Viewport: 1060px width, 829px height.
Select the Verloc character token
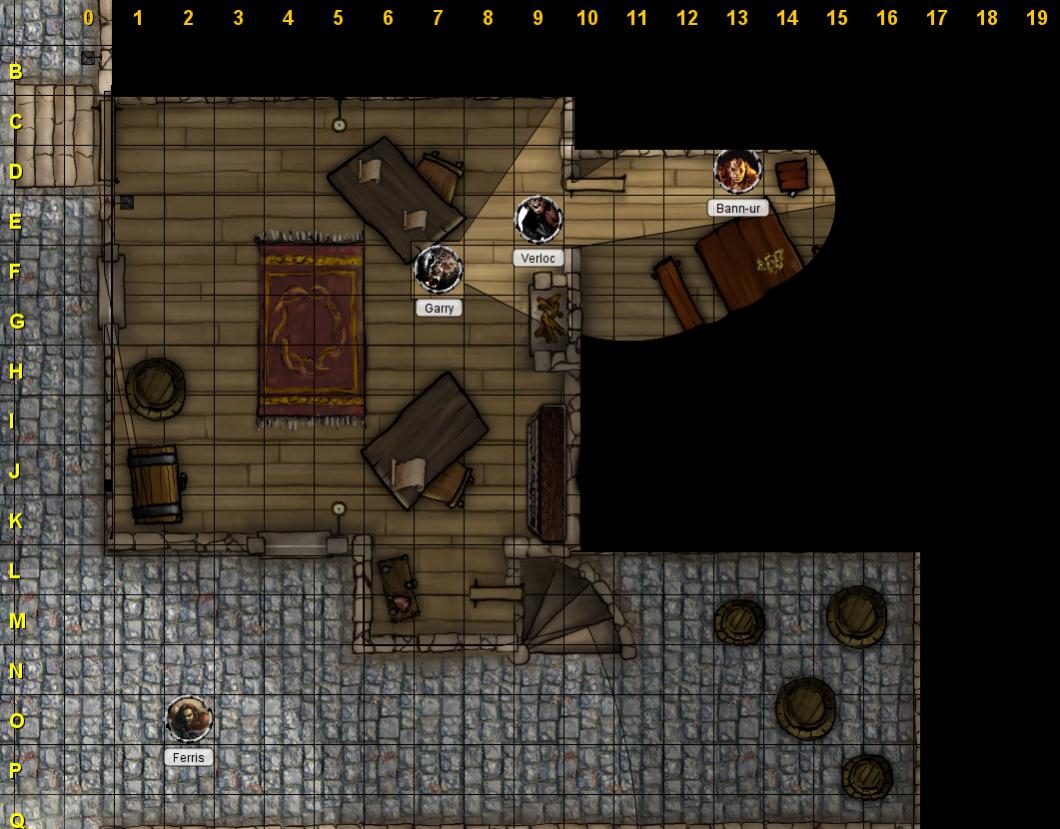(538, 219)
